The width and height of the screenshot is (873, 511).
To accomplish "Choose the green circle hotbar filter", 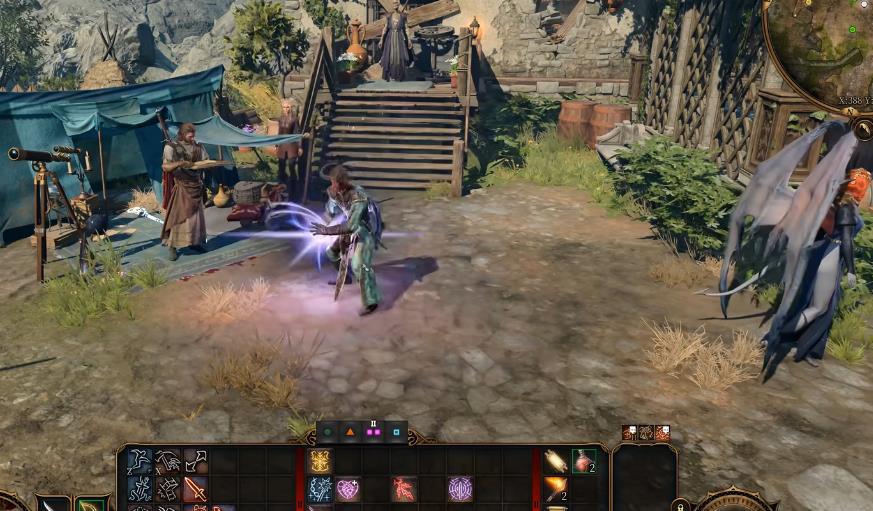I will click(x=327, y=433).
